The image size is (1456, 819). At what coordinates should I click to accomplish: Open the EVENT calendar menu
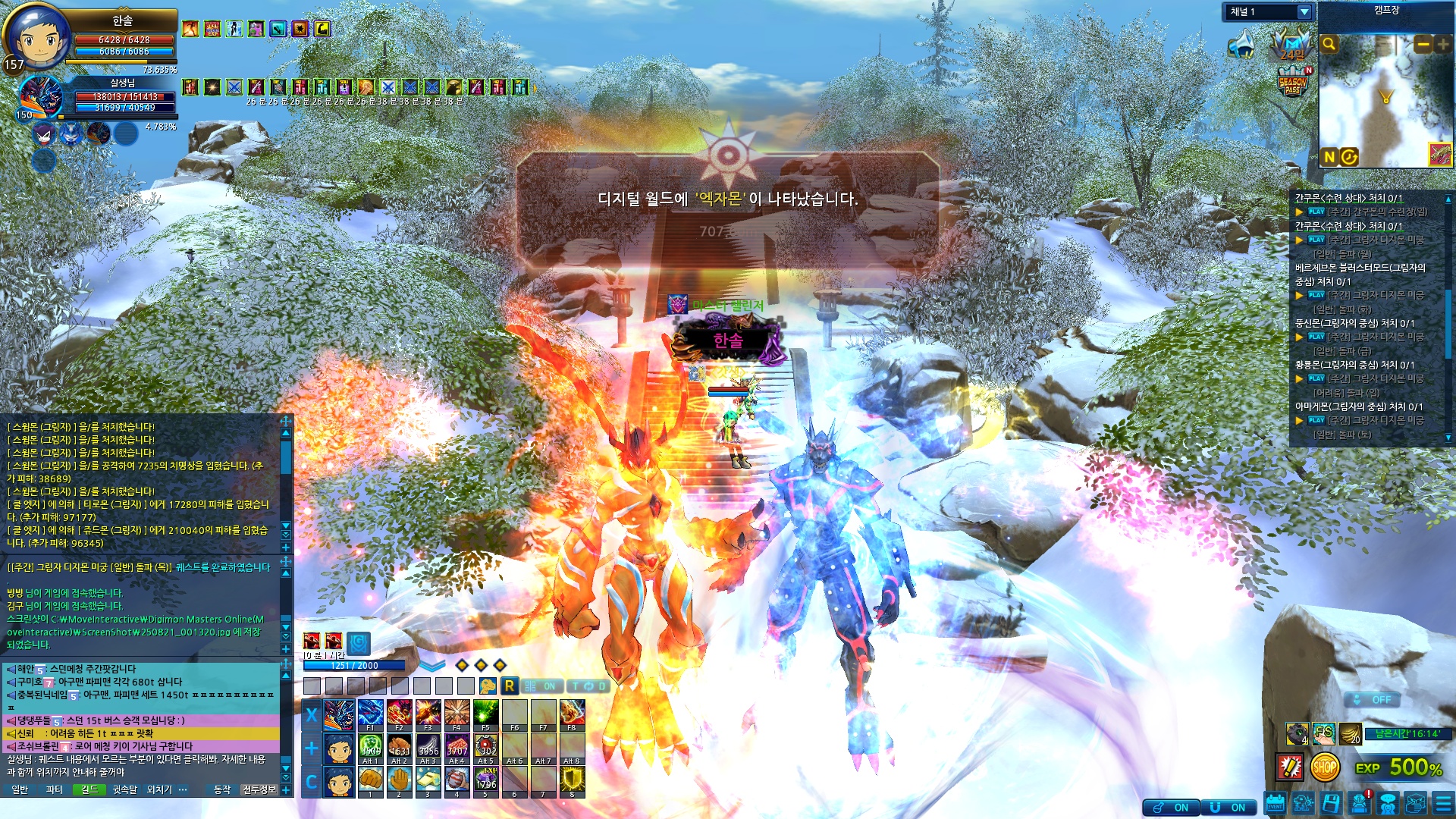[x=1275, y=804]
